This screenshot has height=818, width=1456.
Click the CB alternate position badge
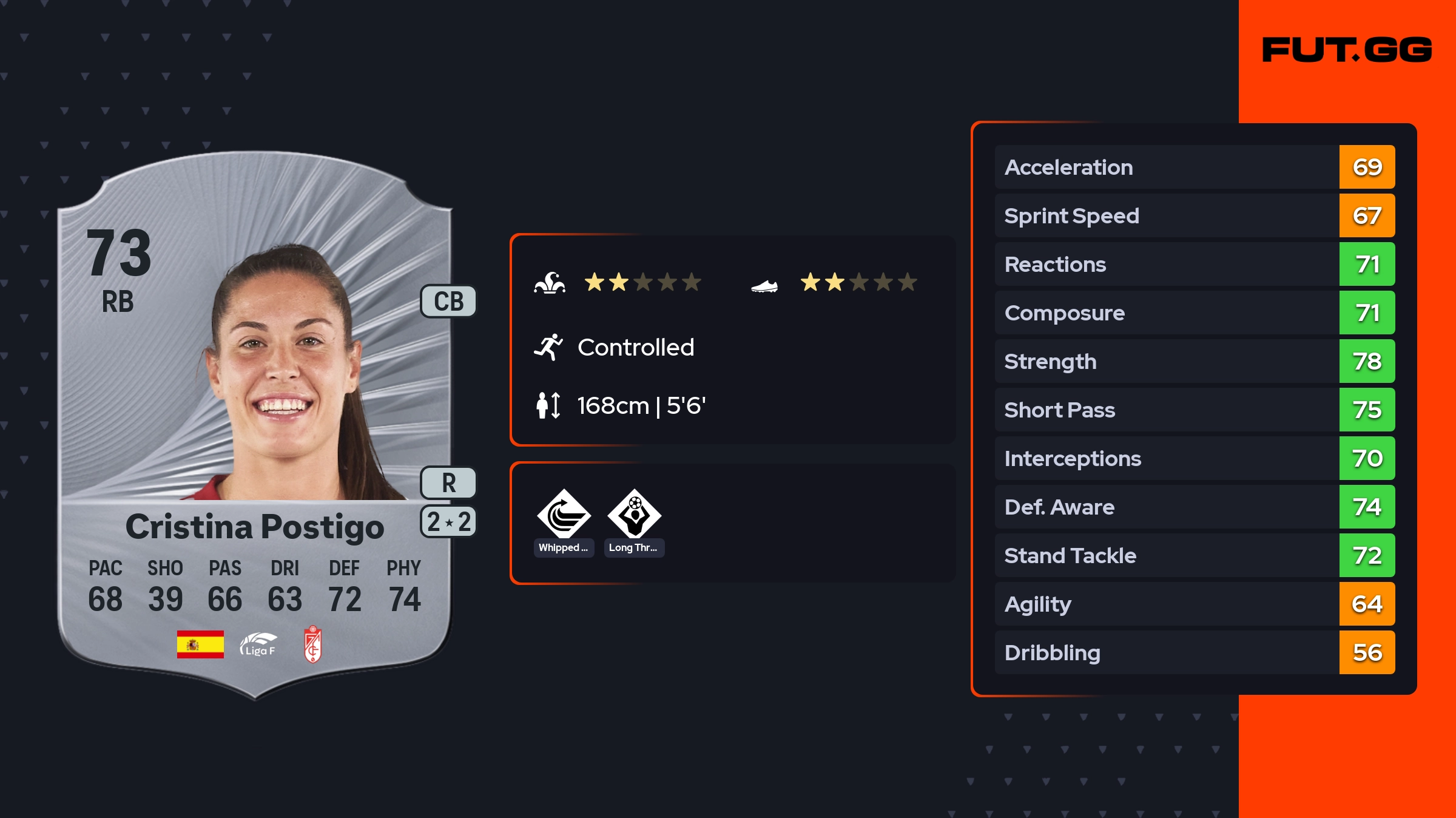click(x=448, y=301)
